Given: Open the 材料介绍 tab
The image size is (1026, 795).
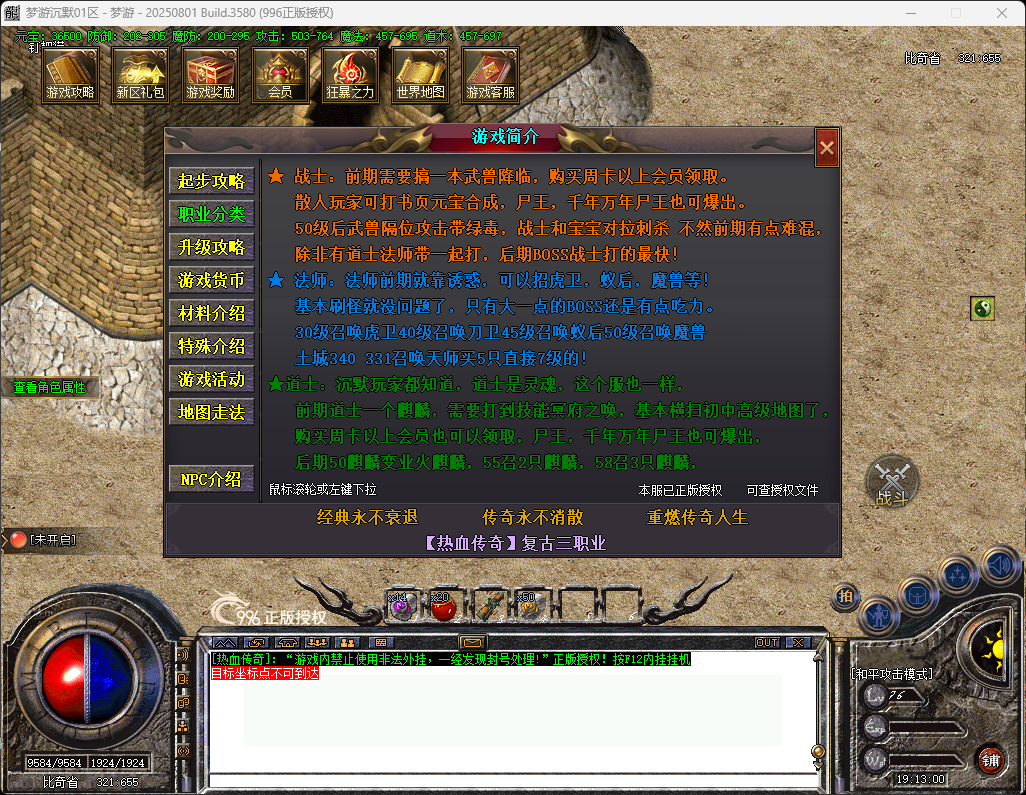Looking at the screenshot, I should click(x=211, y=313).
